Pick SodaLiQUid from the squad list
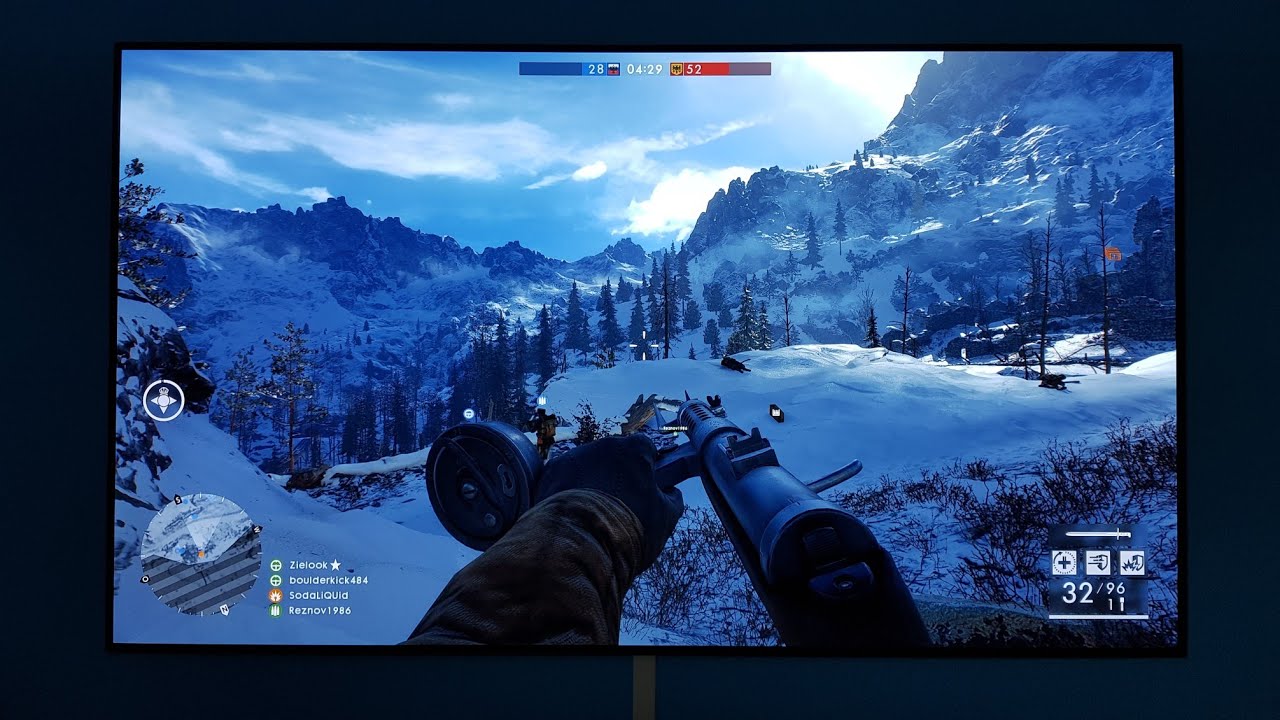1280x720 pixels. 319,595
